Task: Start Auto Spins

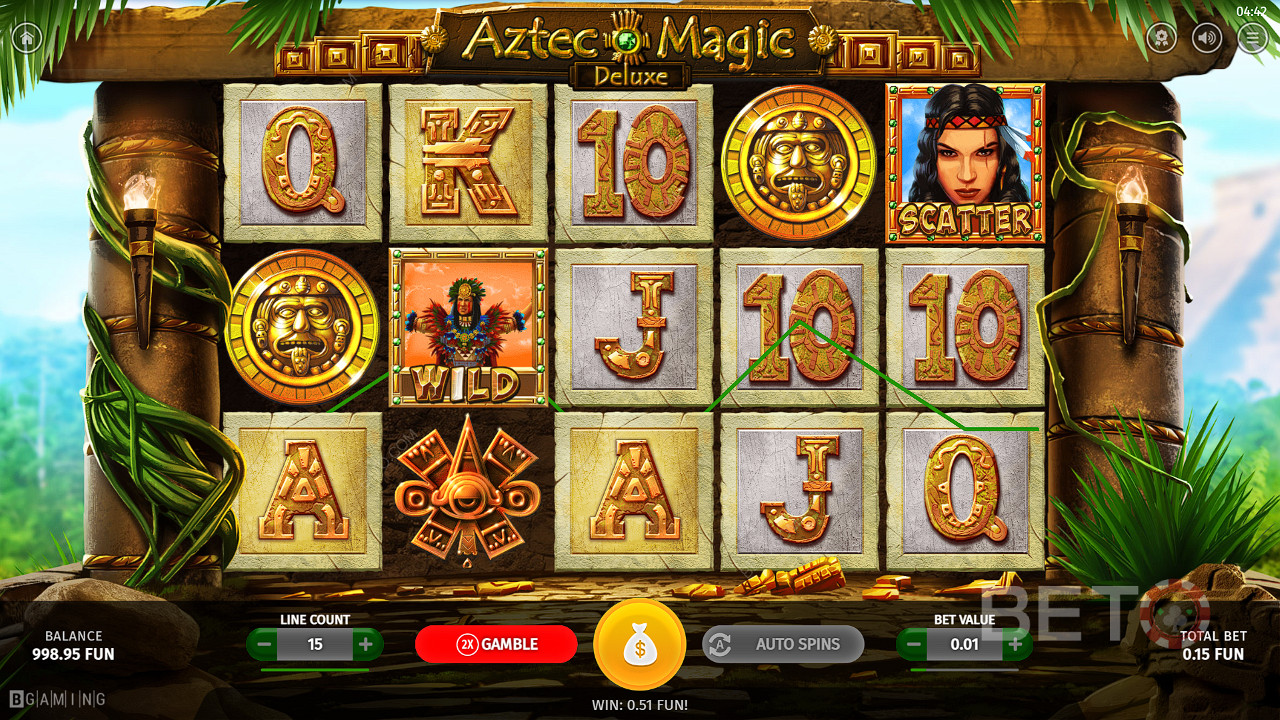Action: click(783, 644)
